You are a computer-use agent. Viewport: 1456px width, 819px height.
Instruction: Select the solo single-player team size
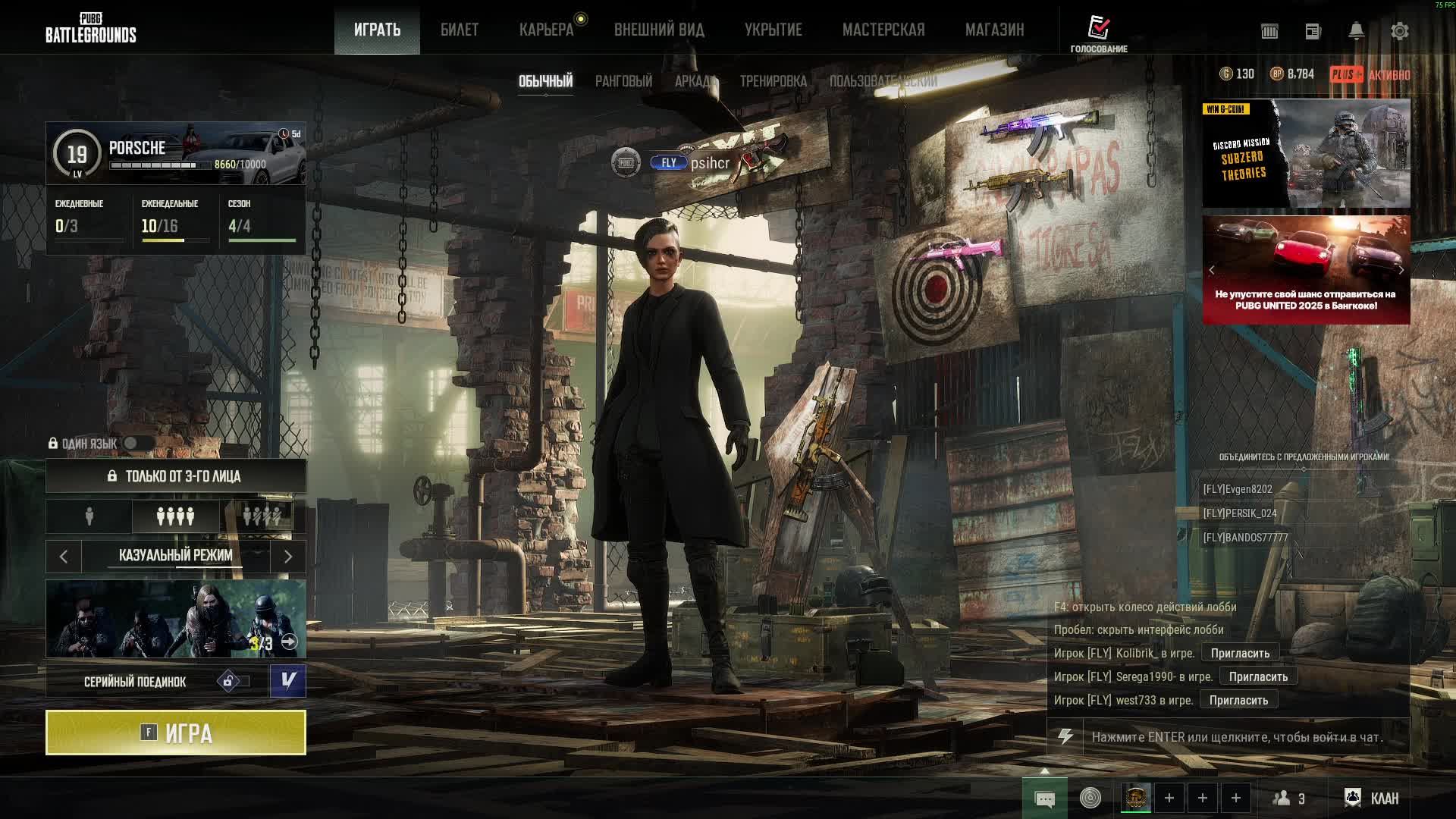pos(89,516)
